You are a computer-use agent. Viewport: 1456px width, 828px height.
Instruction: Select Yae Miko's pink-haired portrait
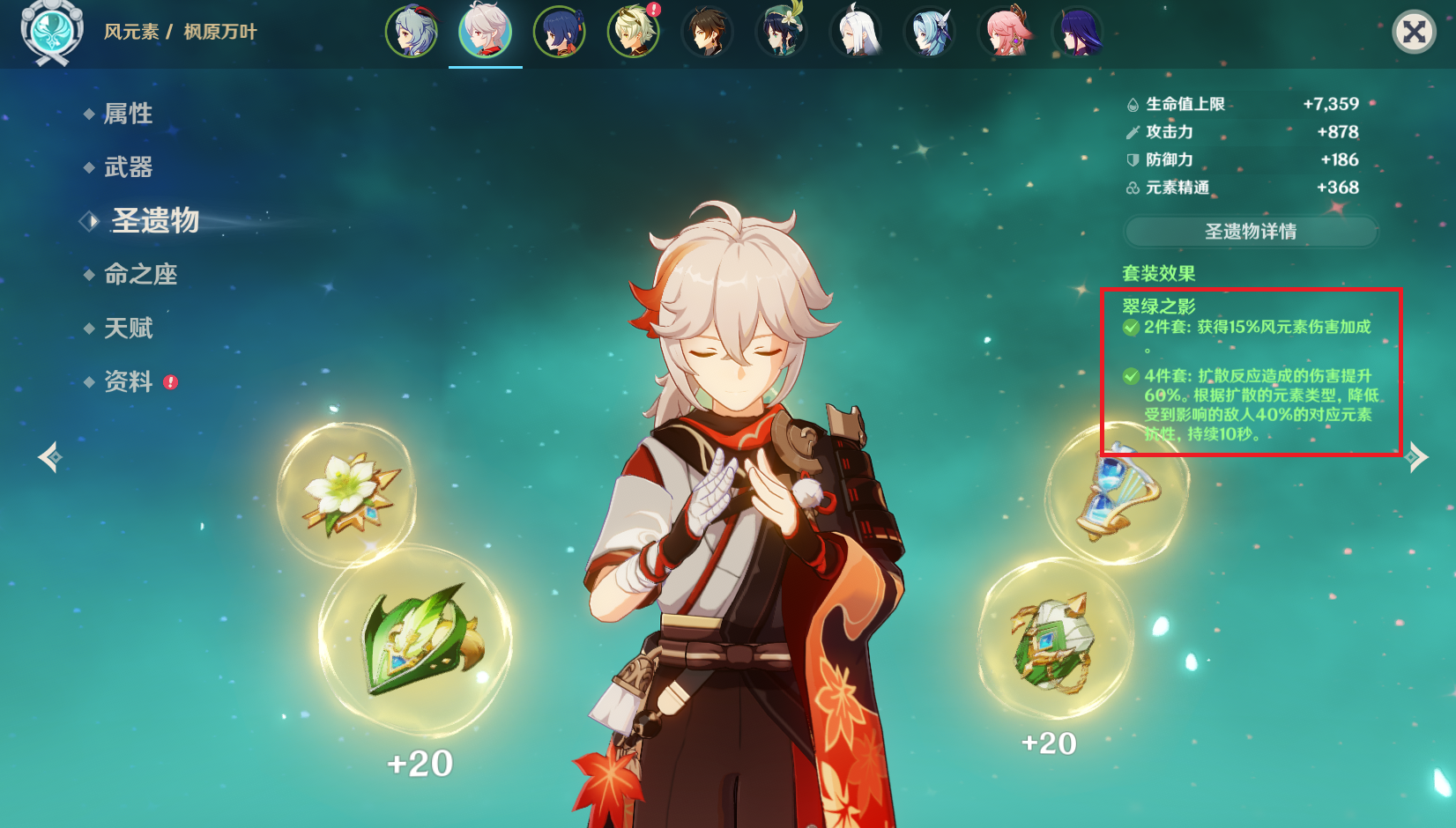1005,33
